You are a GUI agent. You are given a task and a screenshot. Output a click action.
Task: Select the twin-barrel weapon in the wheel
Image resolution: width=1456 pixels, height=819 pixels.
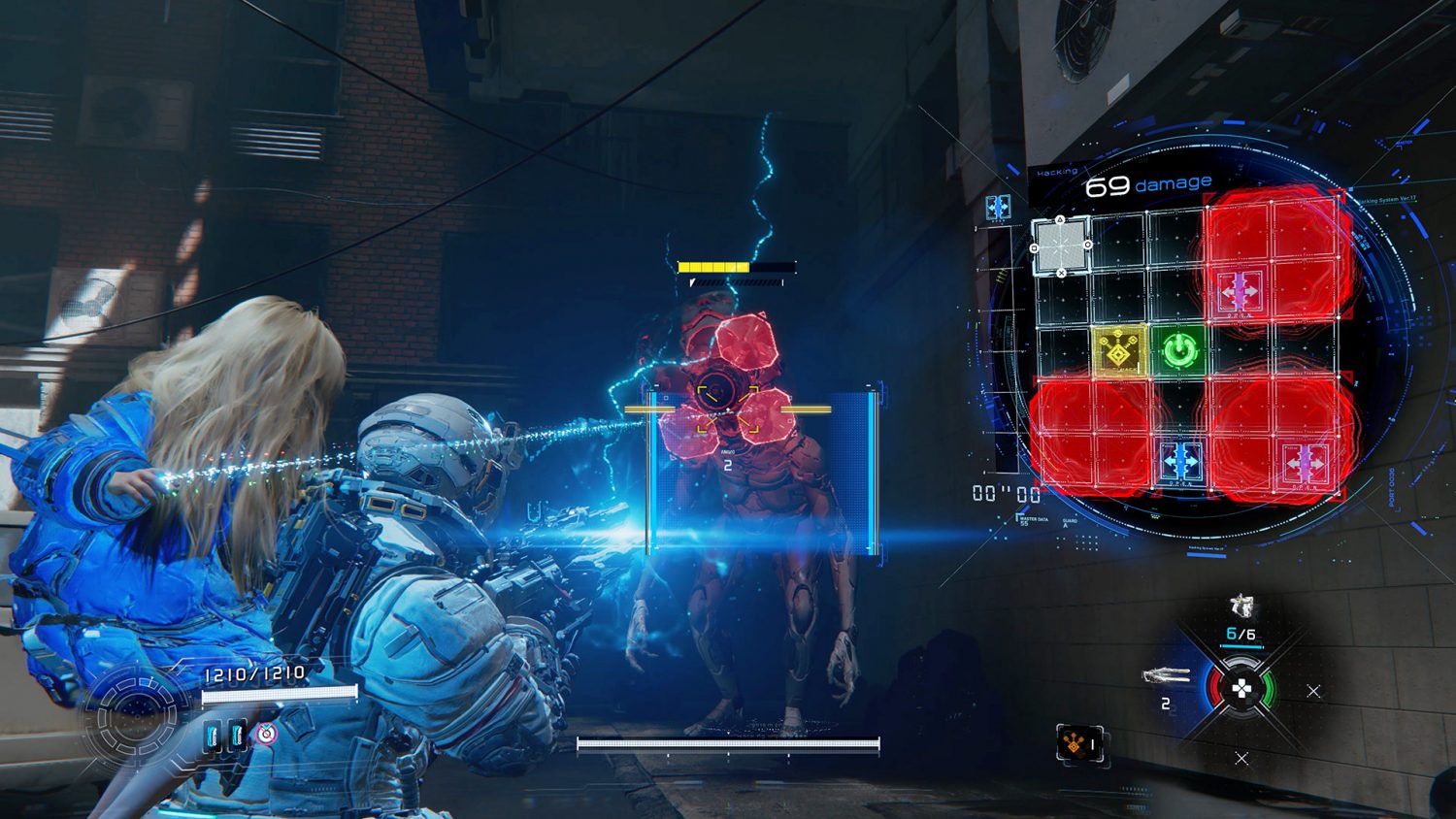[x=1167, y=675]
